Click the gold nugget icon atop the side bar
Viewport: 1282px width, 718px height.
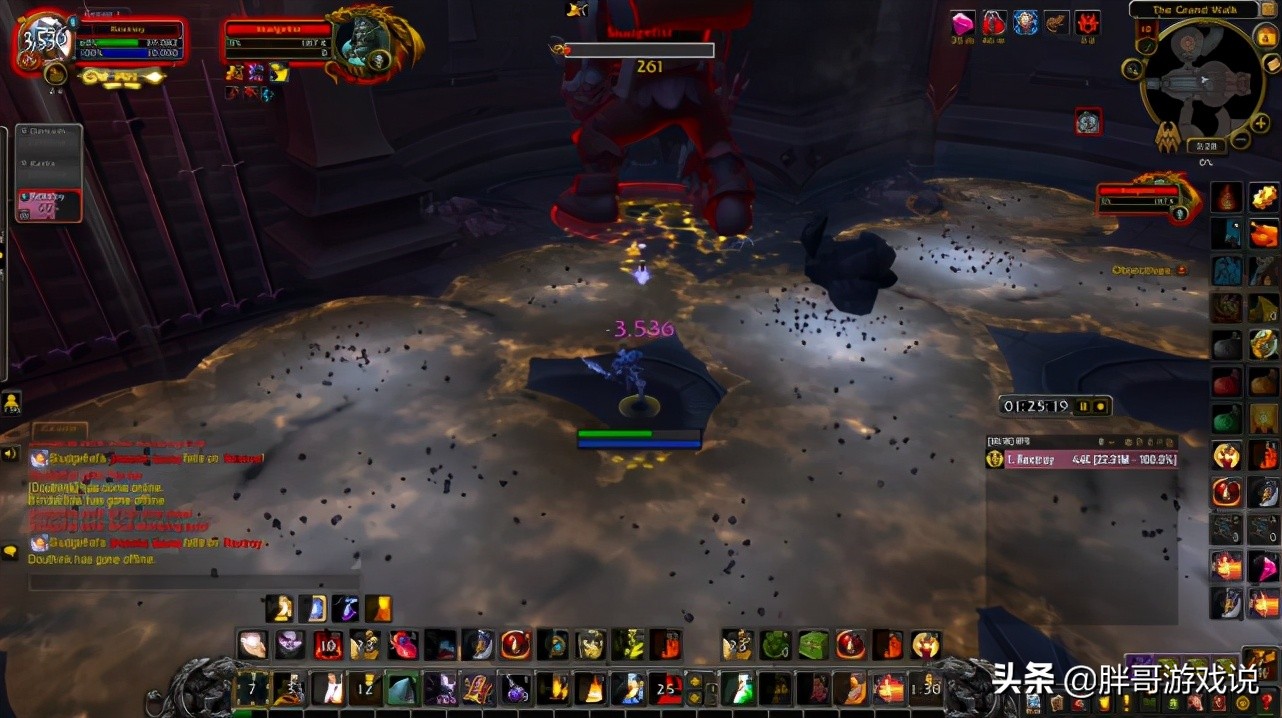[1262, 197]
